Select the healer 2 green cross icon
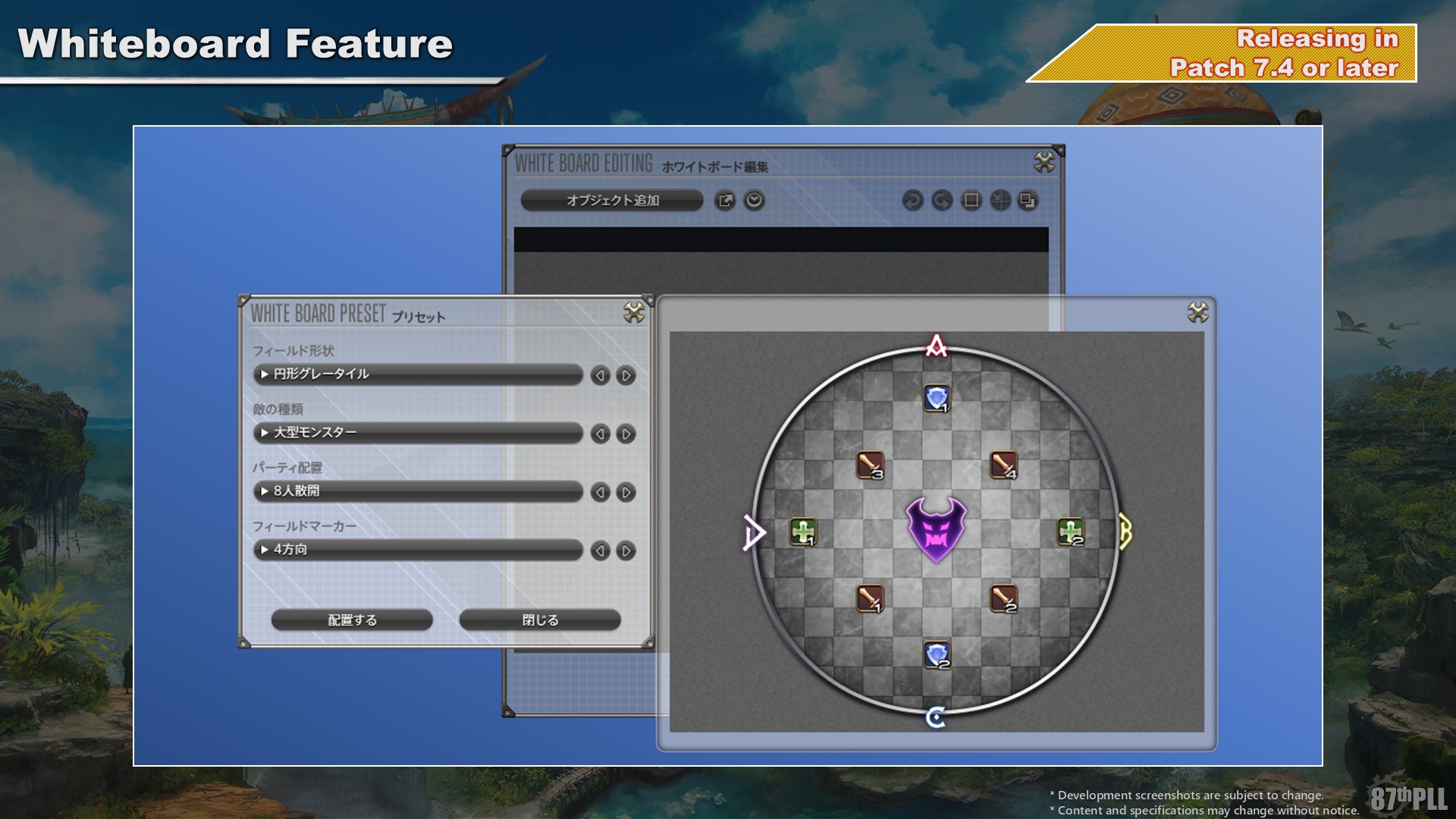1456x819 pixels. tap(1070, 532)
